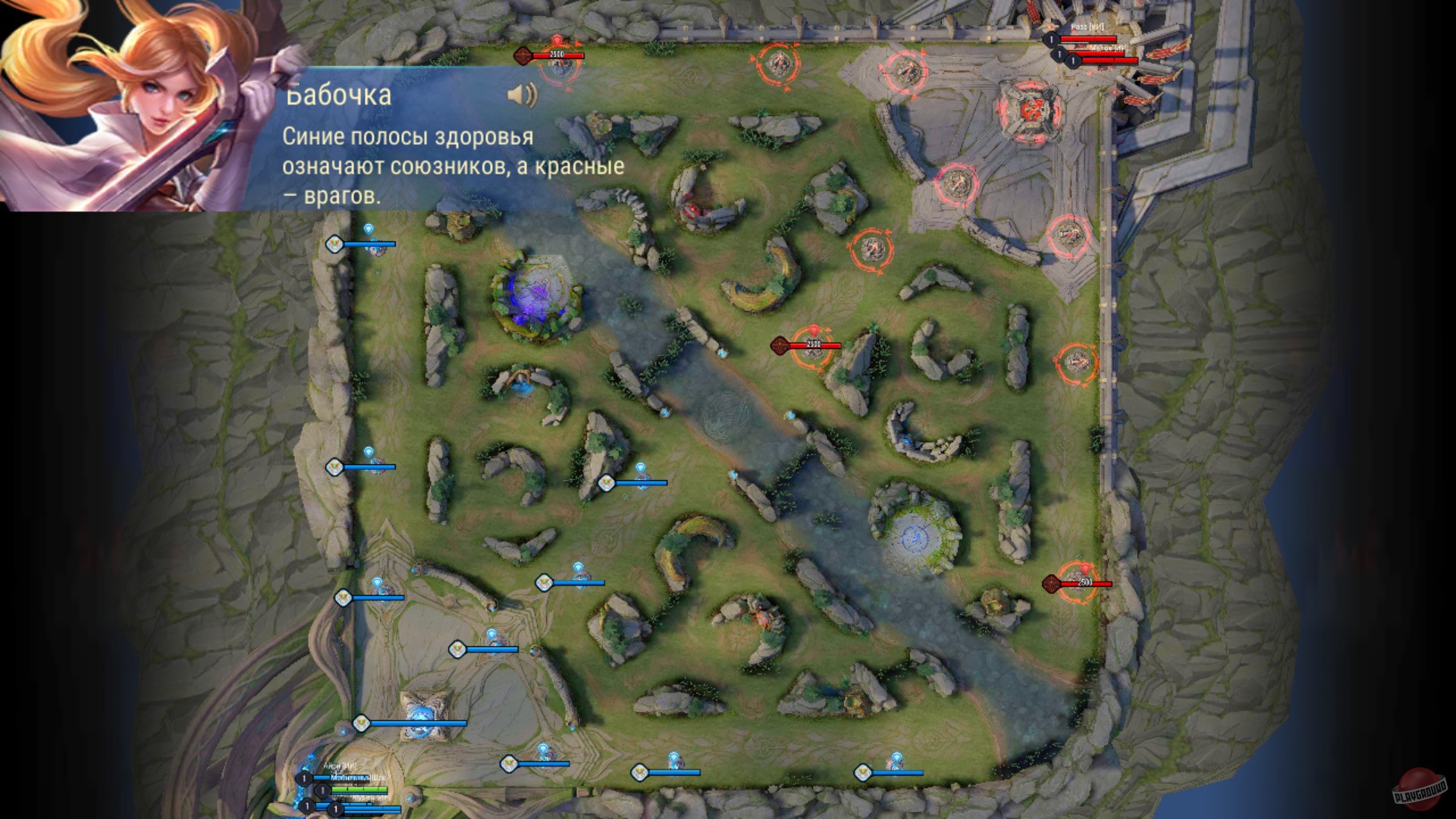This screenshot has width=1456, height=819.
Task: Expand the Мобильный ИИ player entry
Action: (x=356, y=777)
